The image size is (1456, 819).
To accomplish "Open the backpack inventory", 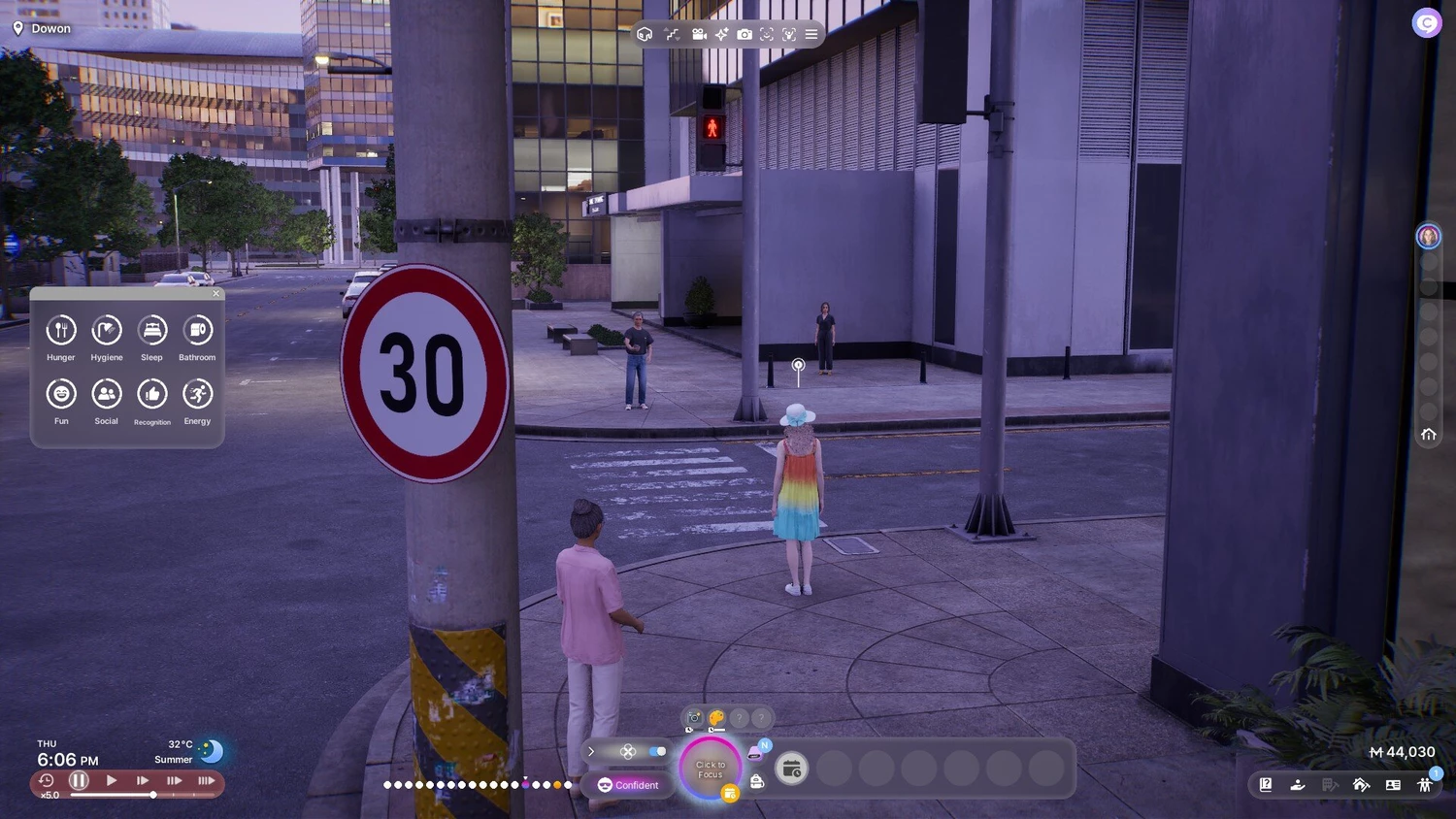I will [x=757, y=781].
